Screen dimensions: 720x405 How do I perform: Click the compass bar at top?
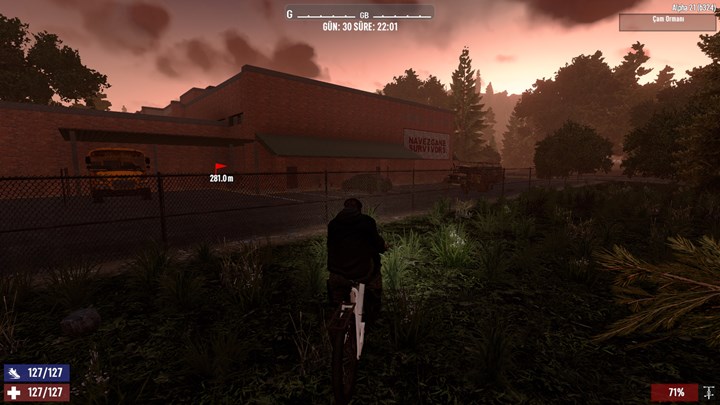(x=359, y=13)
